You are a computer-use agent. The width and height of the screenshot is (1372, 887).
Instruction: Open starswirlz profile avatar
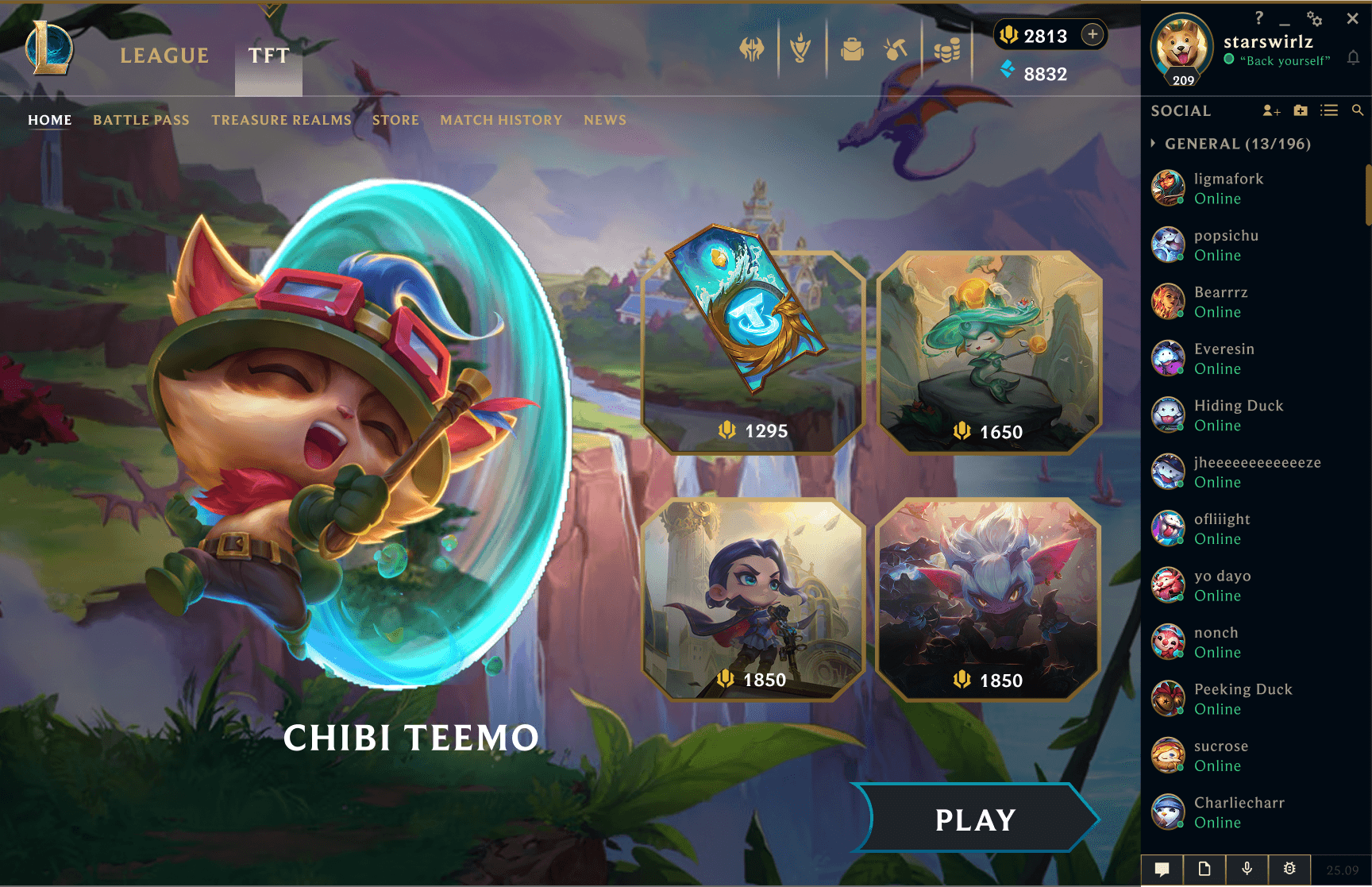click(x=1181, y=46)
